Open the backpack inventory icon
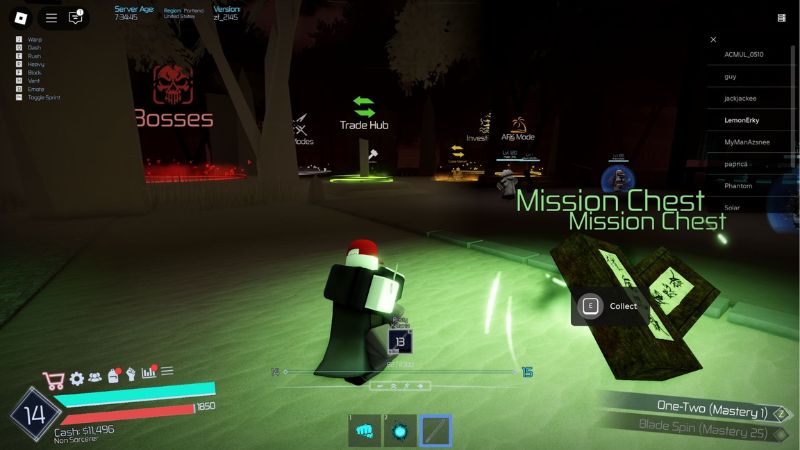This screenshot has width=800, height=450. click(113, 376)
